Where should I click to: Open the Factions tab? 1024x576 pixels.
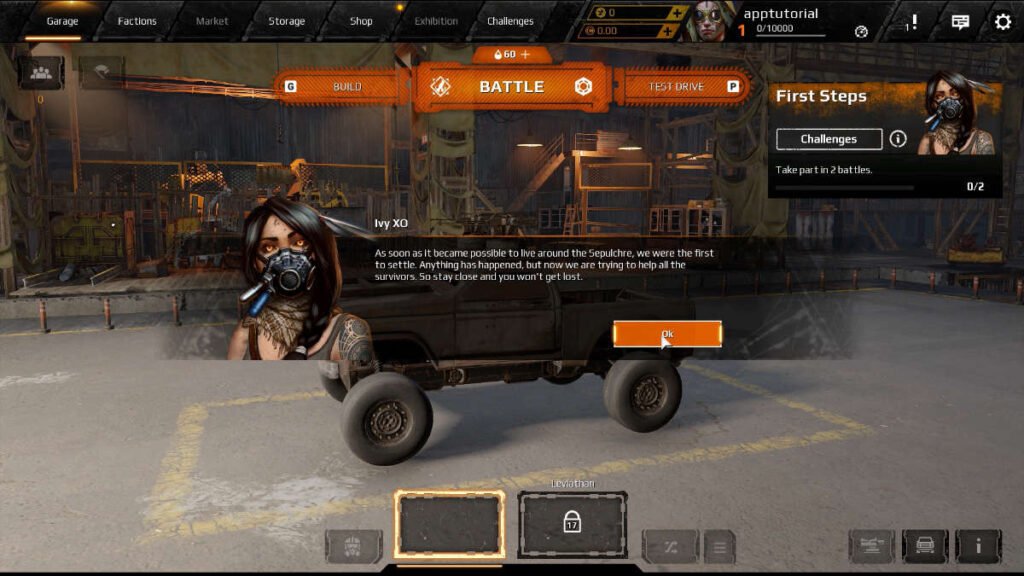[137, 21]
